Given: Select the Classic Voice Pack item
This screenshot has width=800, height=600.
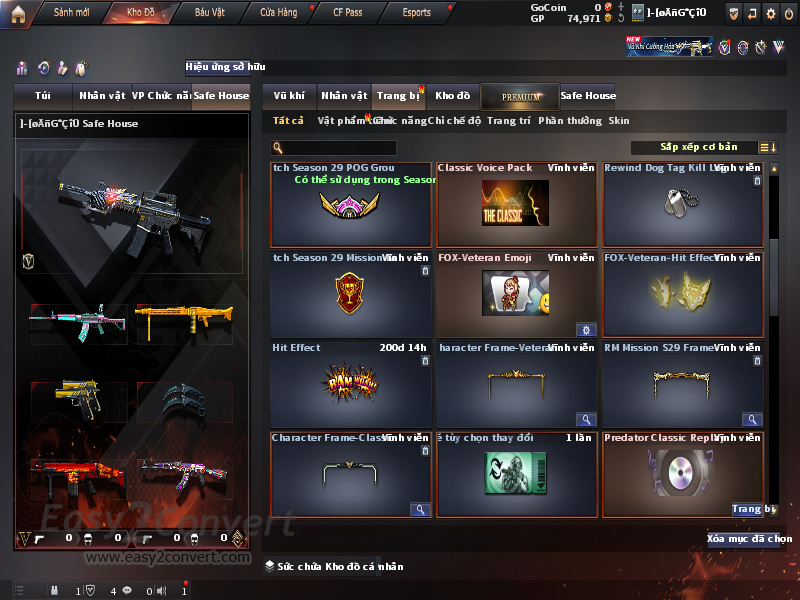Looking at the screenshot, I should (x=516, y=204).
